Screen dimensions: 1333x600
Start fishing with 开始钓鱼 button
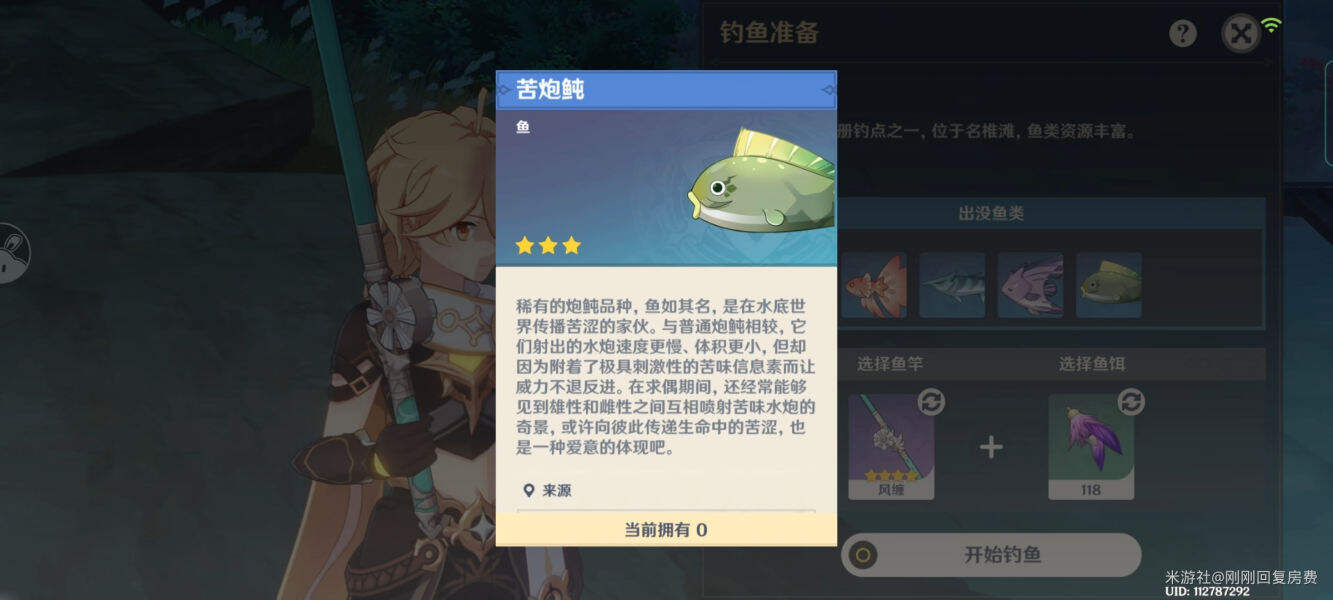[990, 555]
